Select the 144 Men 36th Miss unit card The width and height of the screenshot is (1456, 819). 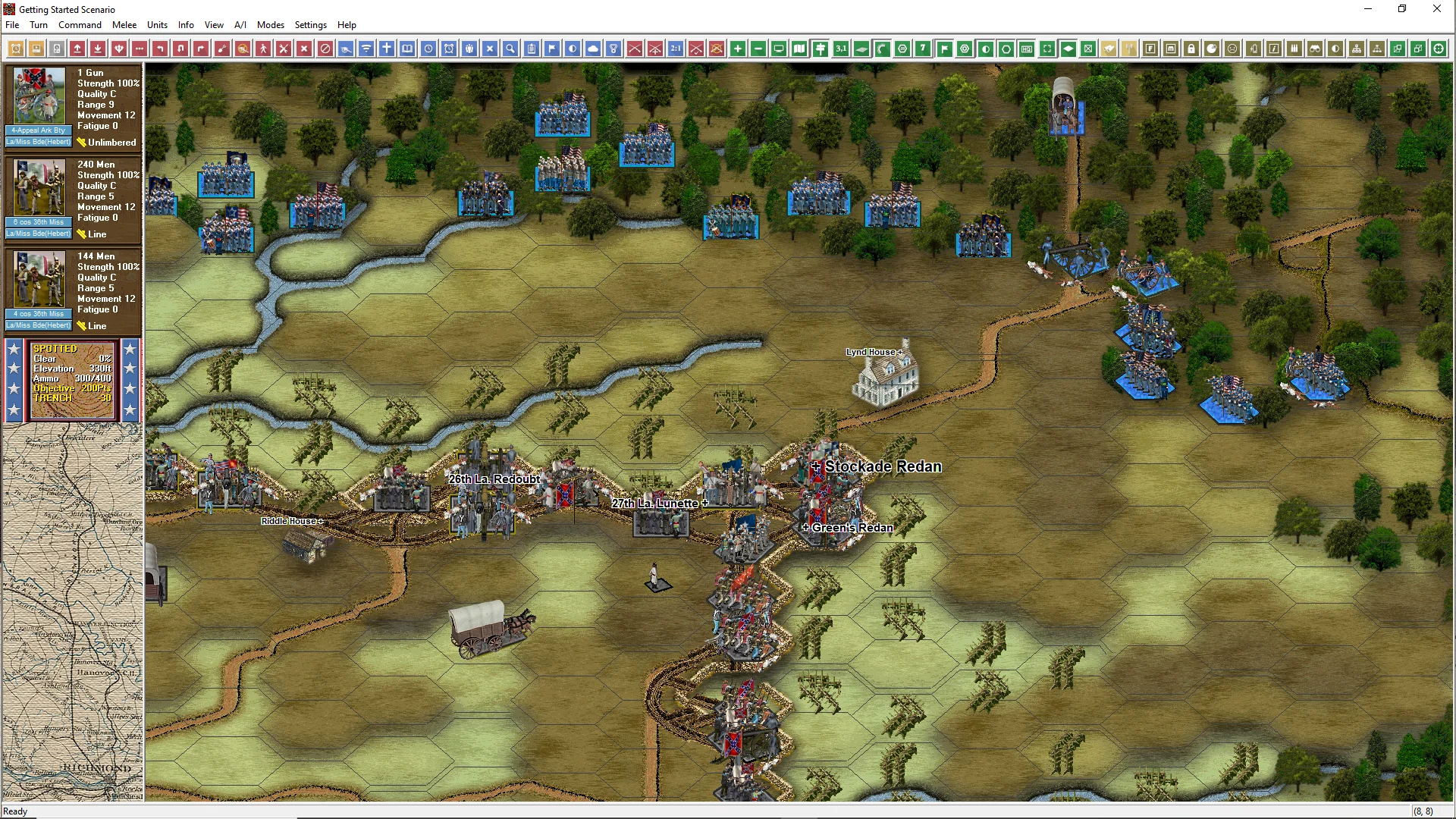click(73, 290)
